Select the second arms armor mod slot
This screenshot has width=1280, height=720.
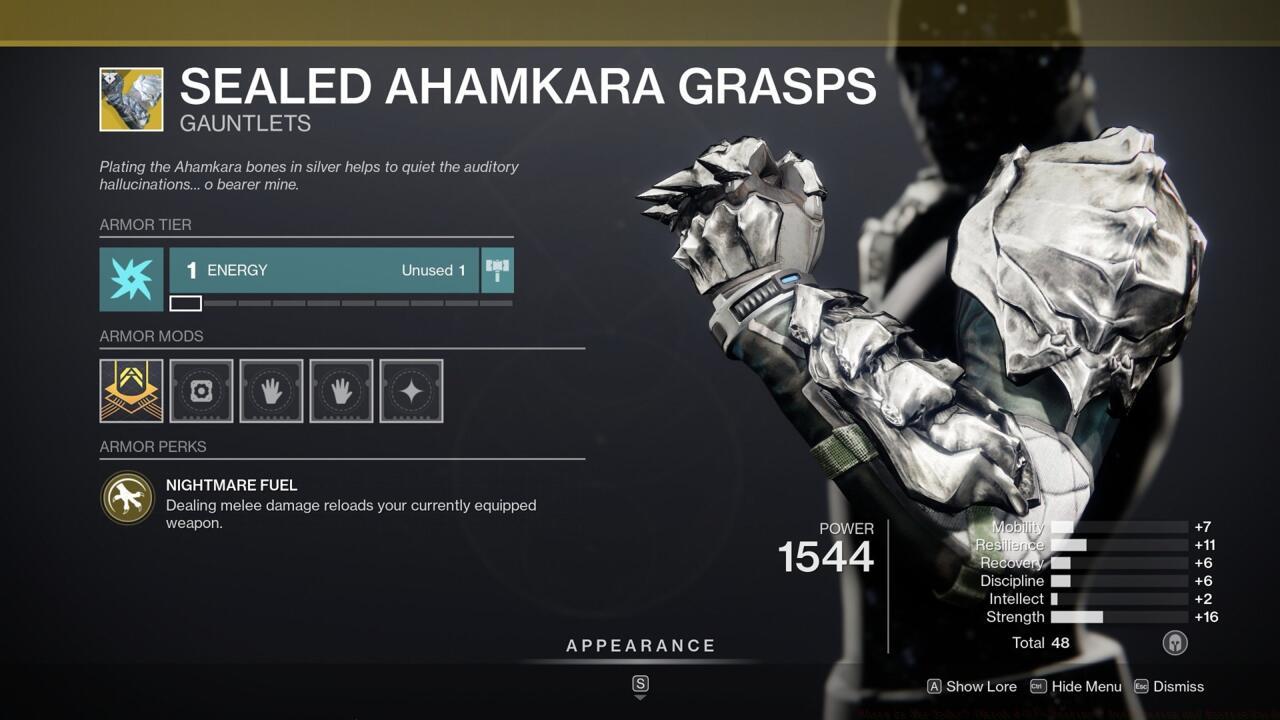[341, 390]
